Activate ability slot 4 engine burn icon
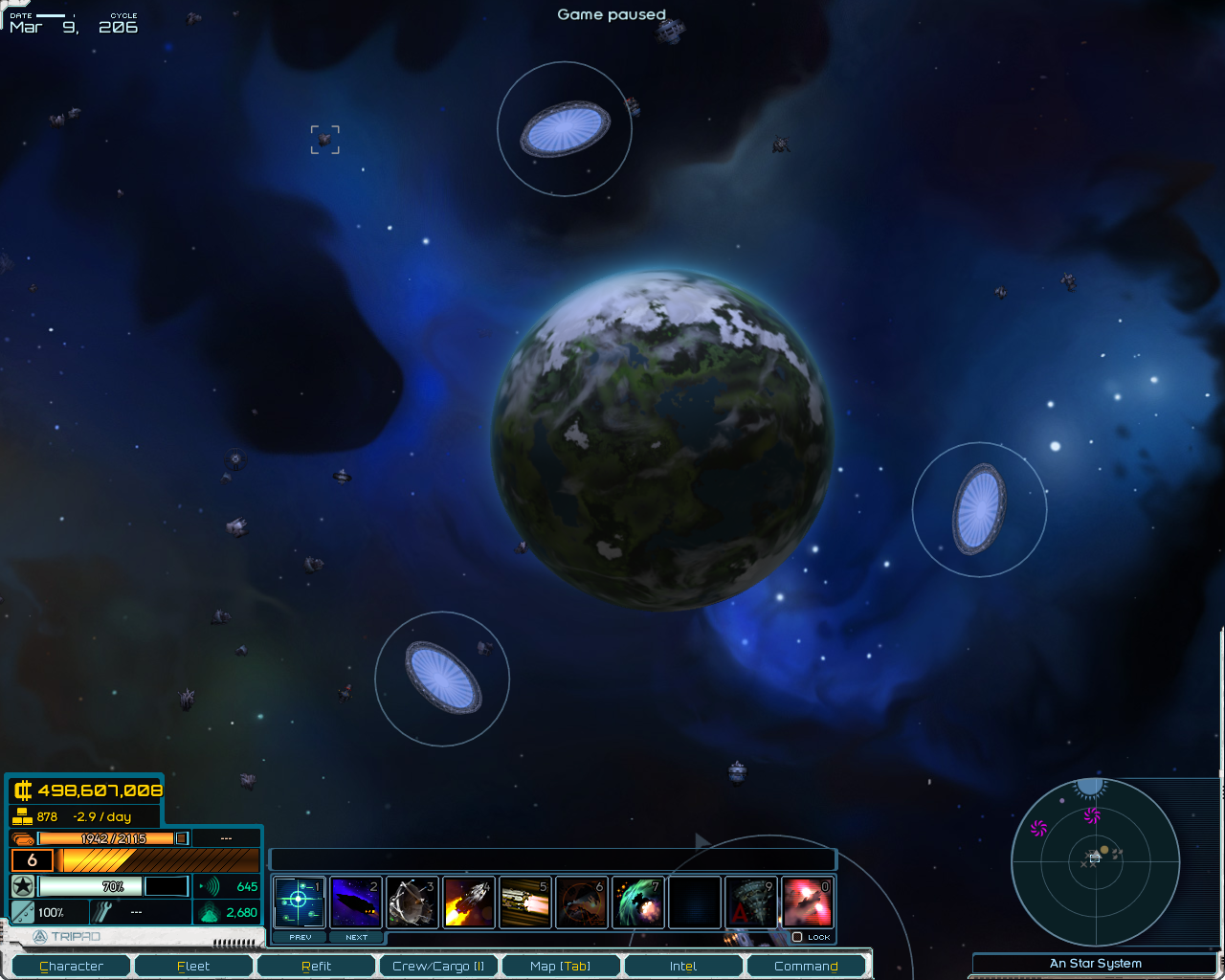The width and height of the screenshot is (1225, 980). (x=469, y=902)
